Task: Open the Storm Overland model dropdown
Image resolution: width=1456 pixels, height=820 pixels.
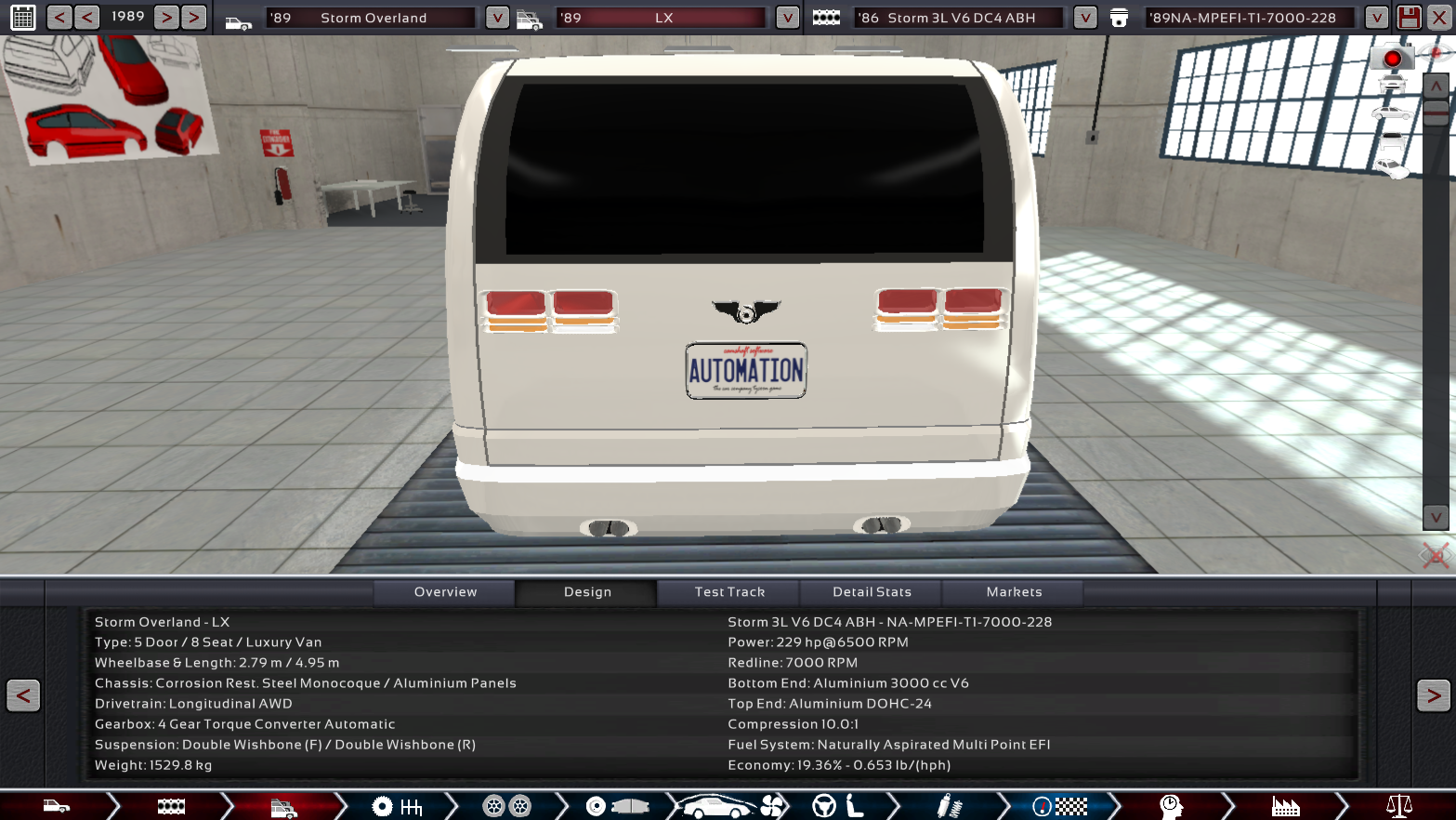Action: [x=497, y=18]
